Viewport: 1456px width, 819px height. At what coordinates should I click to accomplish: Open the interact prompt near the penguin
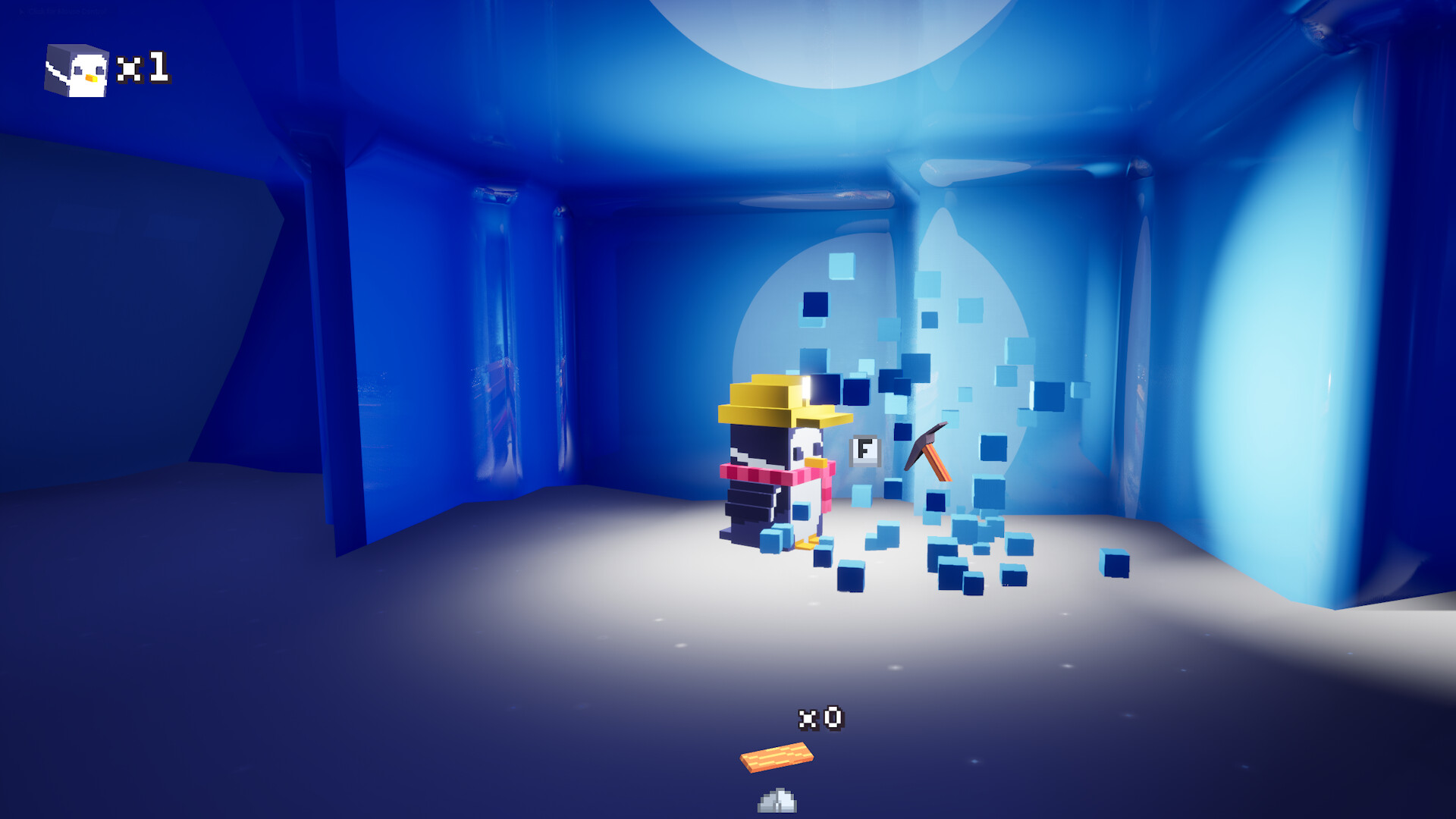[864, 449]
